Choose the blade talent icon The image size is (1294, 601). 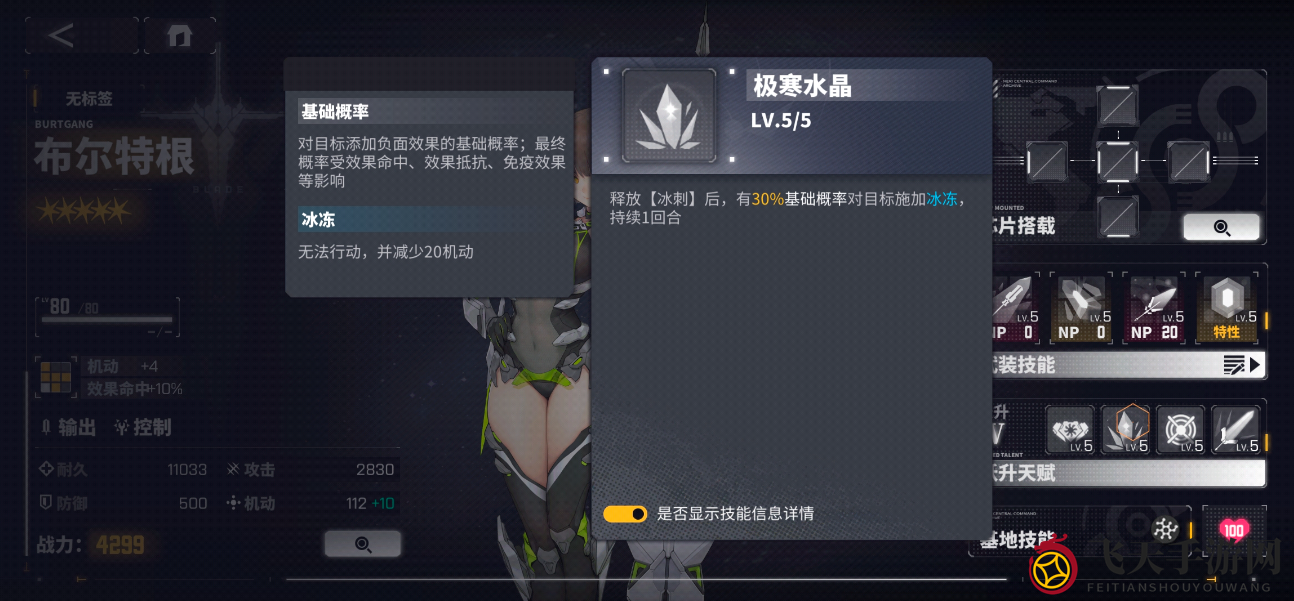[x=1235, y=430]
